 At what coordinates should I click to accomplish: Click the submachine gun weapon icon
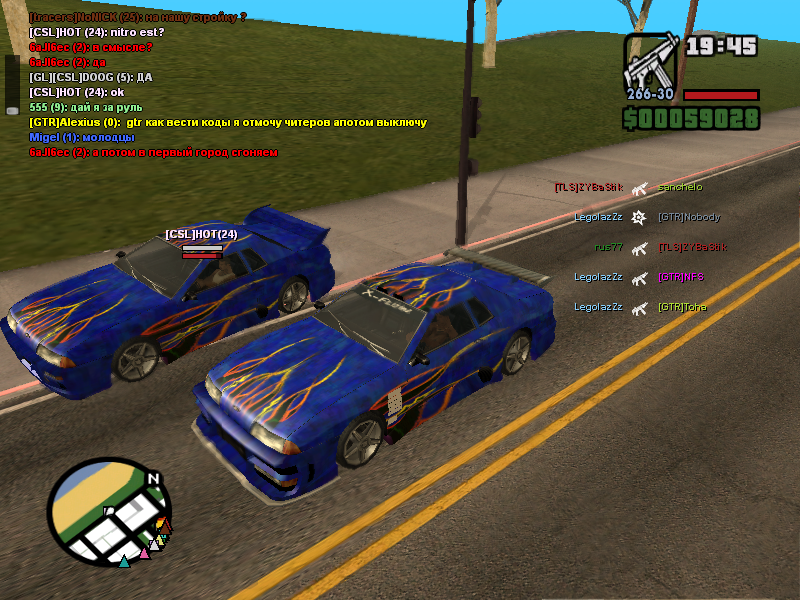coord(651,62)
